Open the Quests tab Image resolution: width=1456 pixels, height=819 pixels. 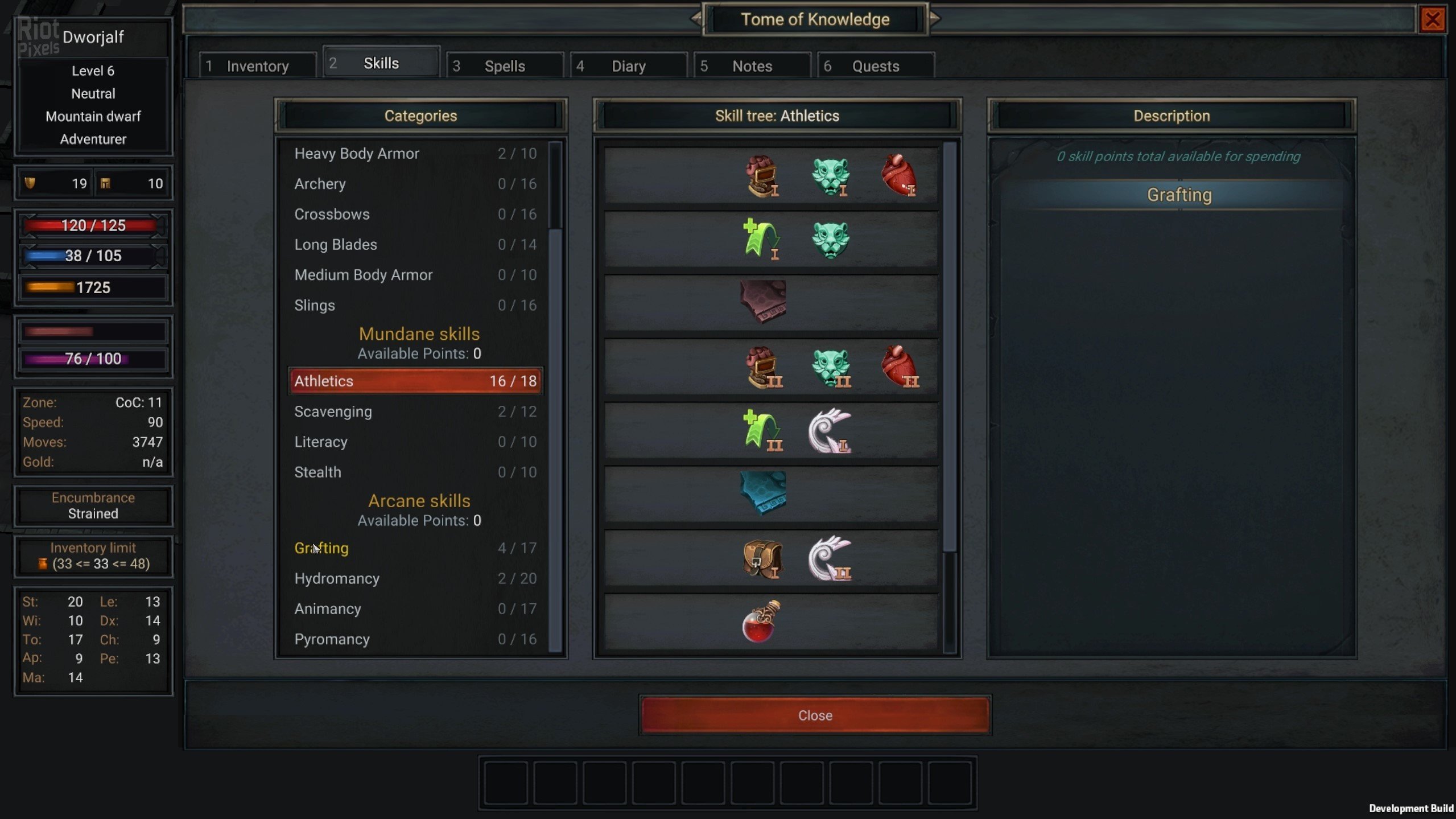(875, 66)
